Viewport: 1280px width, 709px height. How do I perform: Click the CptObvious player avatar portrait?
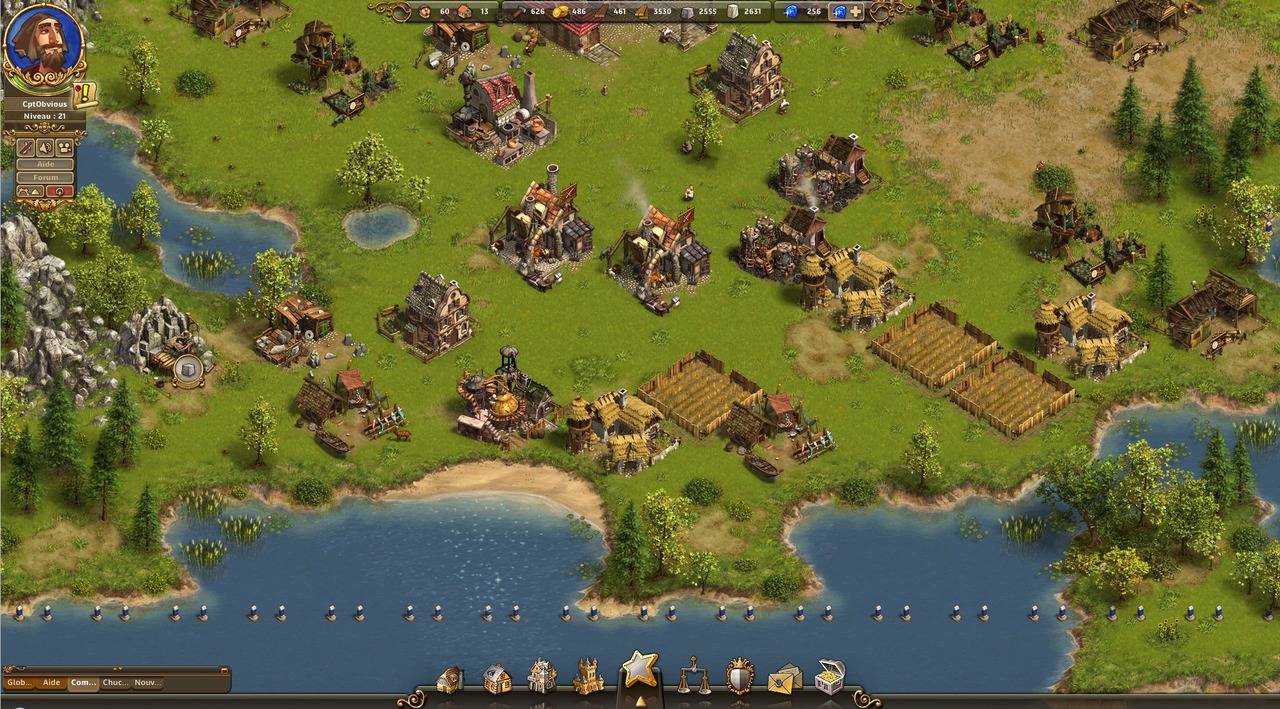click(x=43, y=45)
